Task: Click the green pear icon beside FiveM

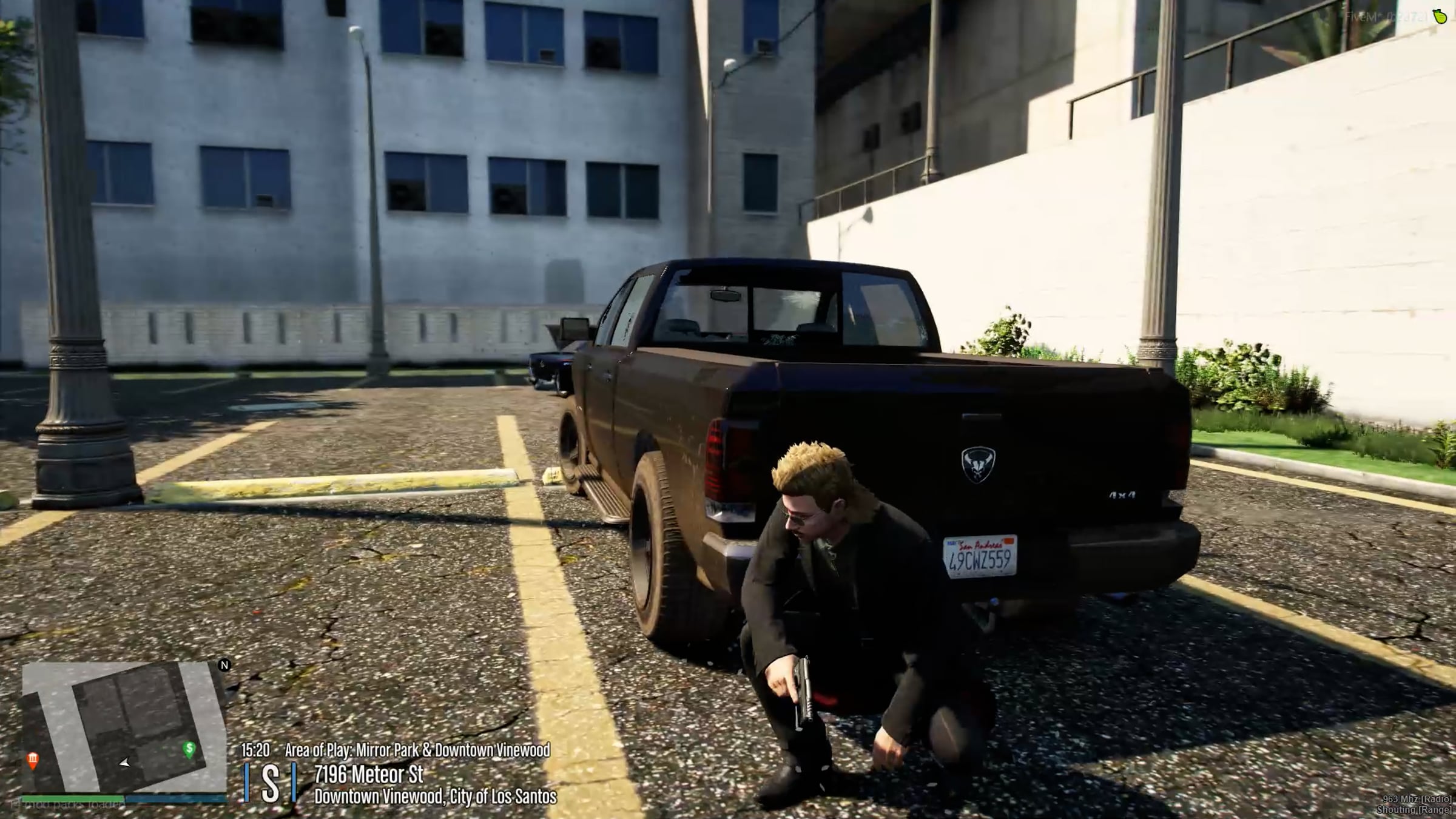Action: (x=1440, y=16)
